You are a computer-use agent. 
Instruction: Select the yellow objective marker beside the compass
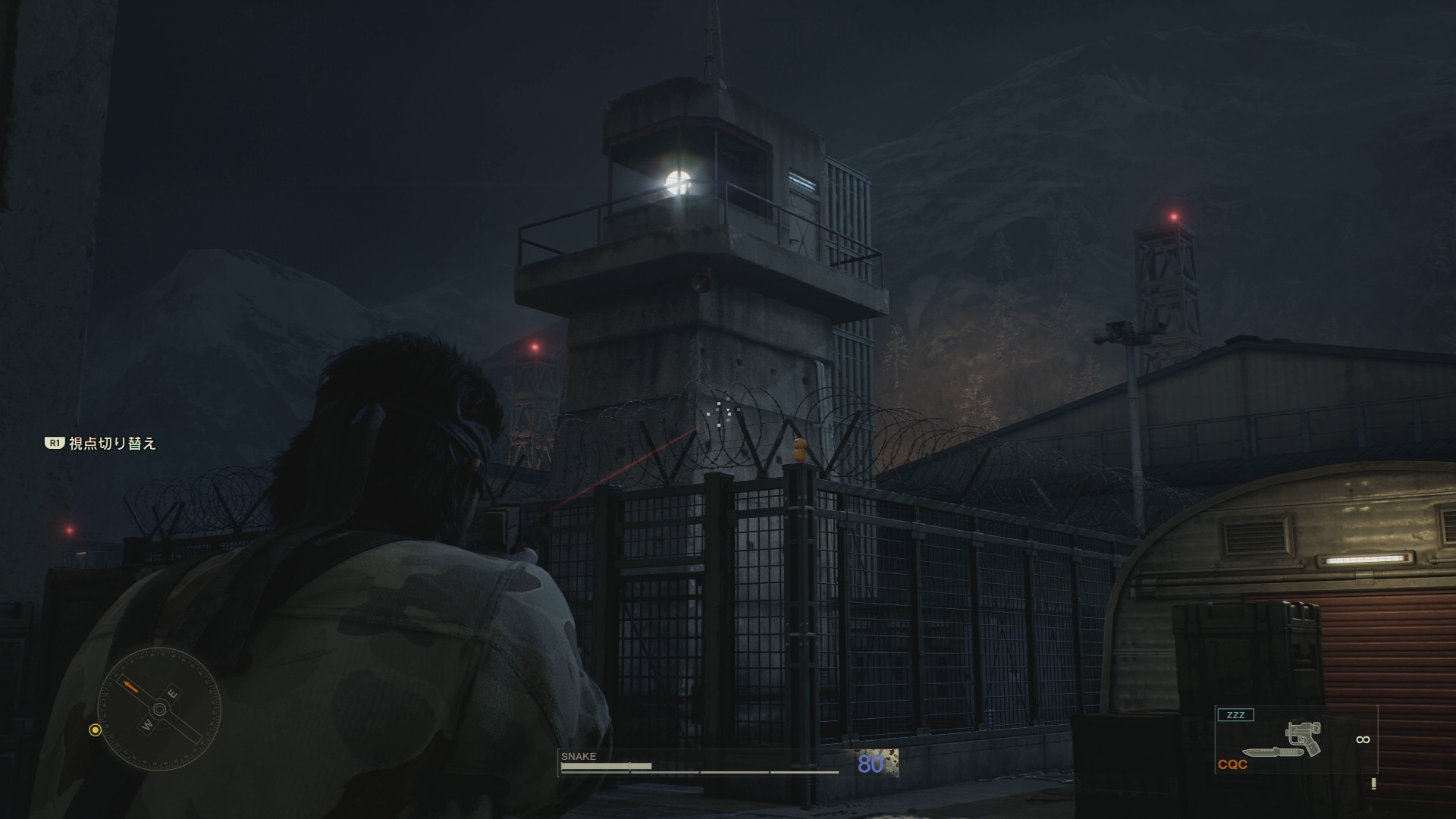(95, 730)
